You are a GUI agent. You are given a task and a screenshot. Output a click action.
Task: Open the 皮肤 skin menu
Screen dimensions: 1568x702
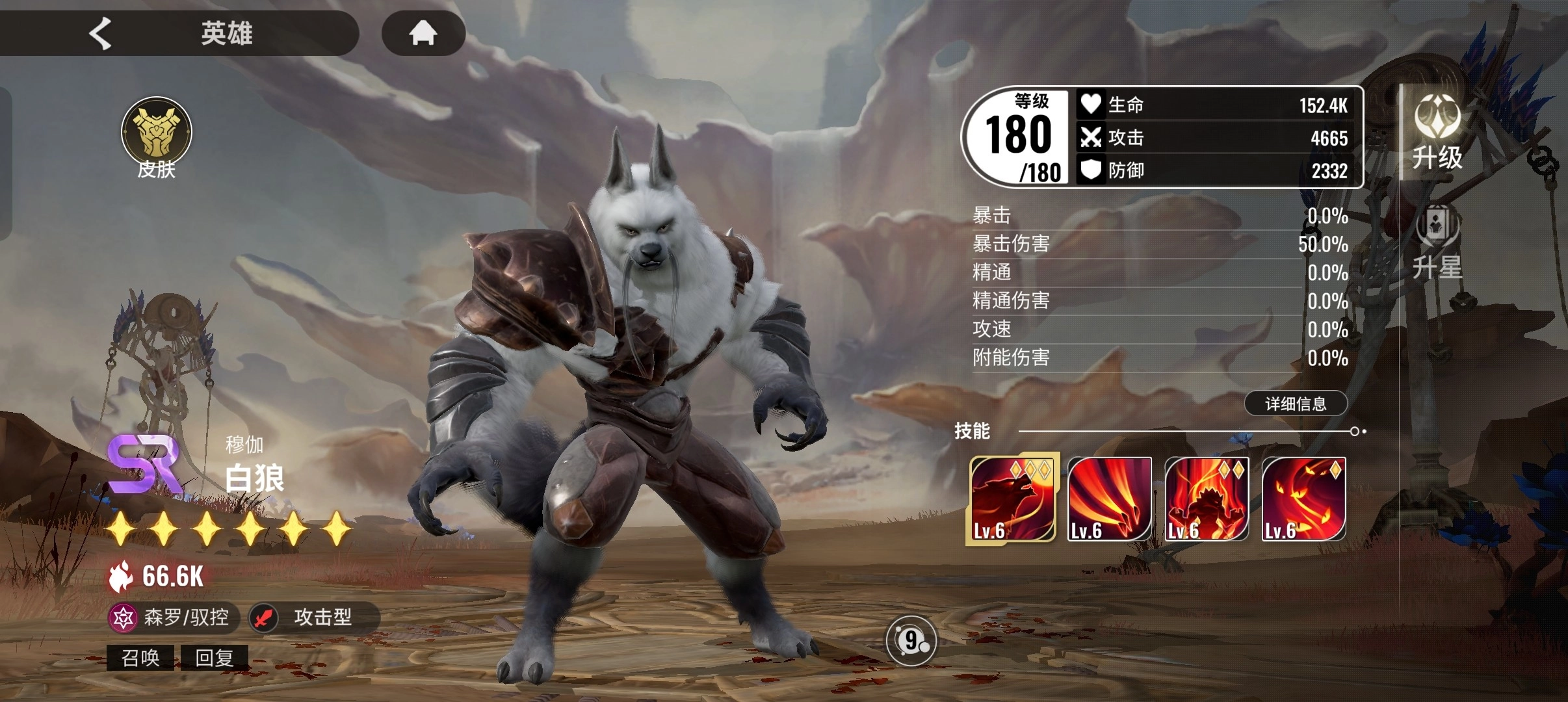point(157,138)
